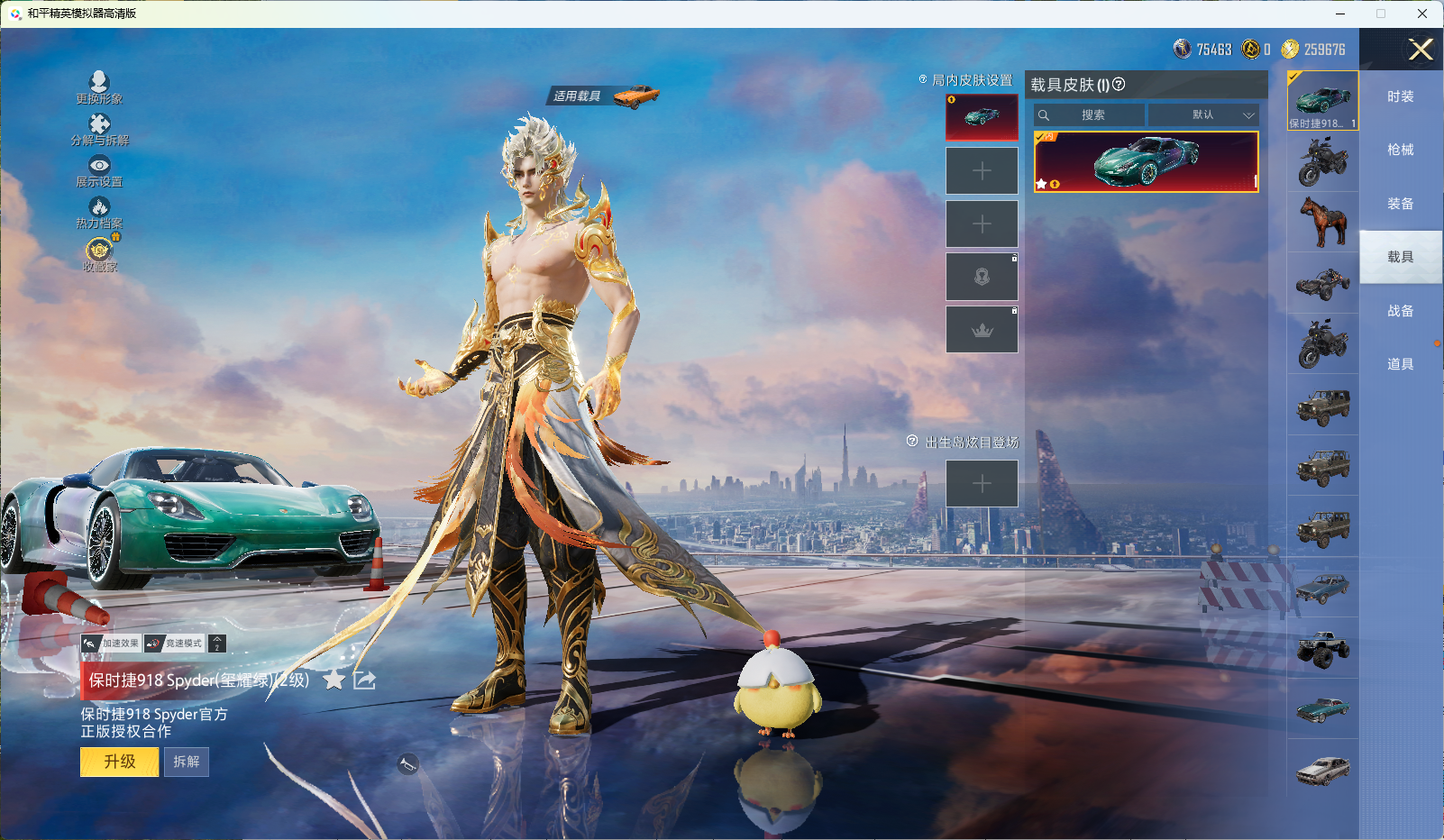Close the wardrobe with the white X

(1421, 50)
